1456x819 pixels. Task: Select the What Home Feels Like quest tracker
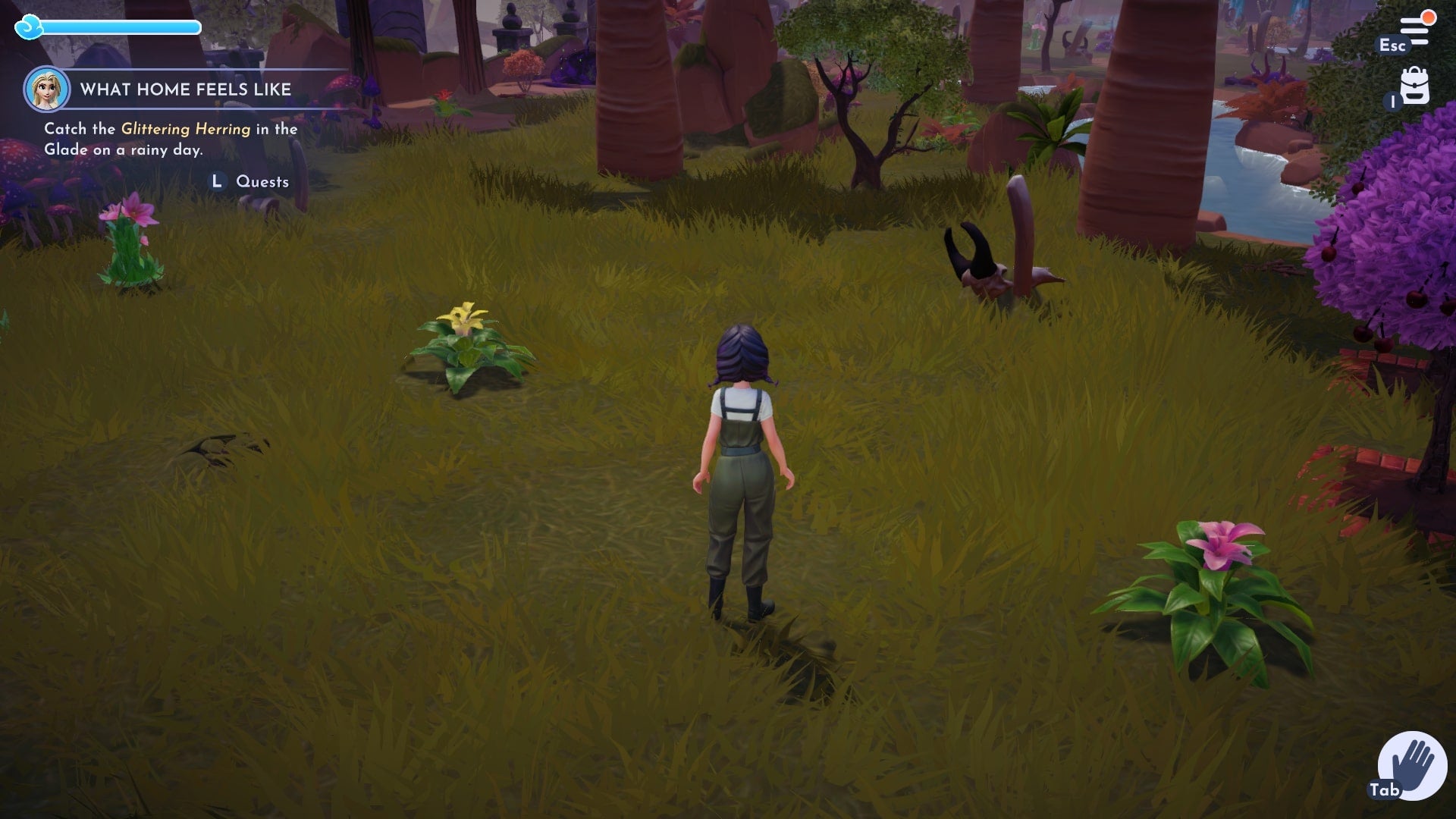click(x=186, y=89)
